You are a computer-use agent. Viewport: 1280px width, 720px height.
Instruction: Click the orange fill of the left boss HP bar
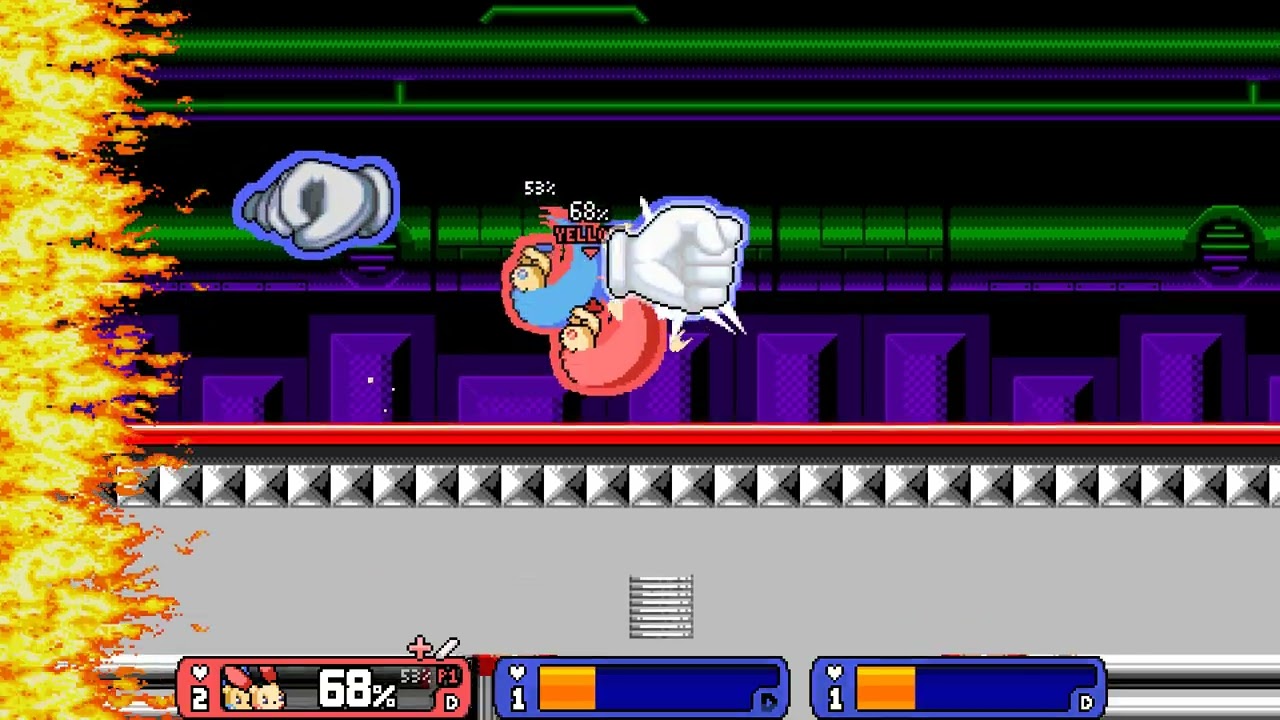point(568,688)
